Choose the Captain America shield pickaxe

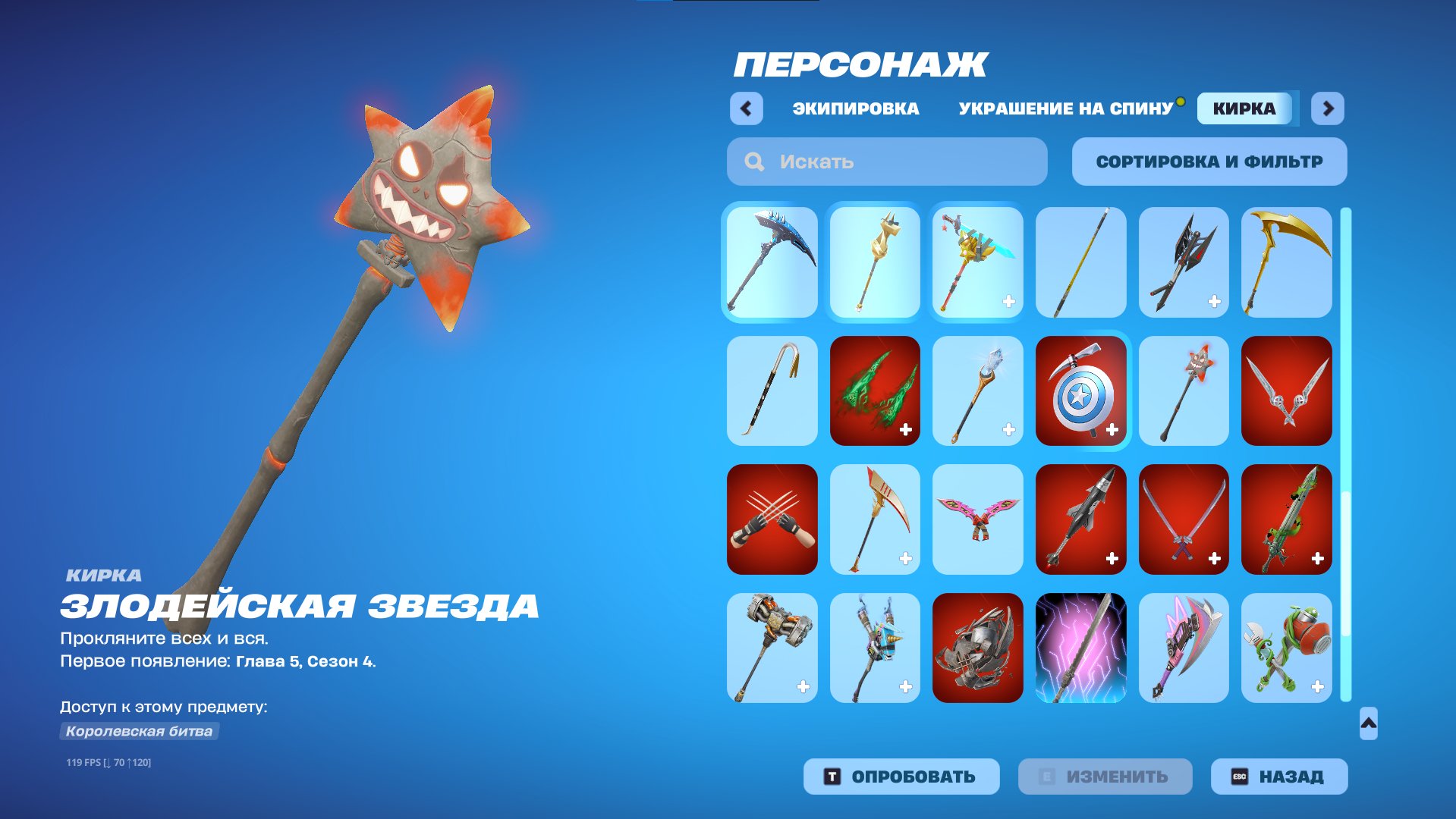tap(1080, 391)
